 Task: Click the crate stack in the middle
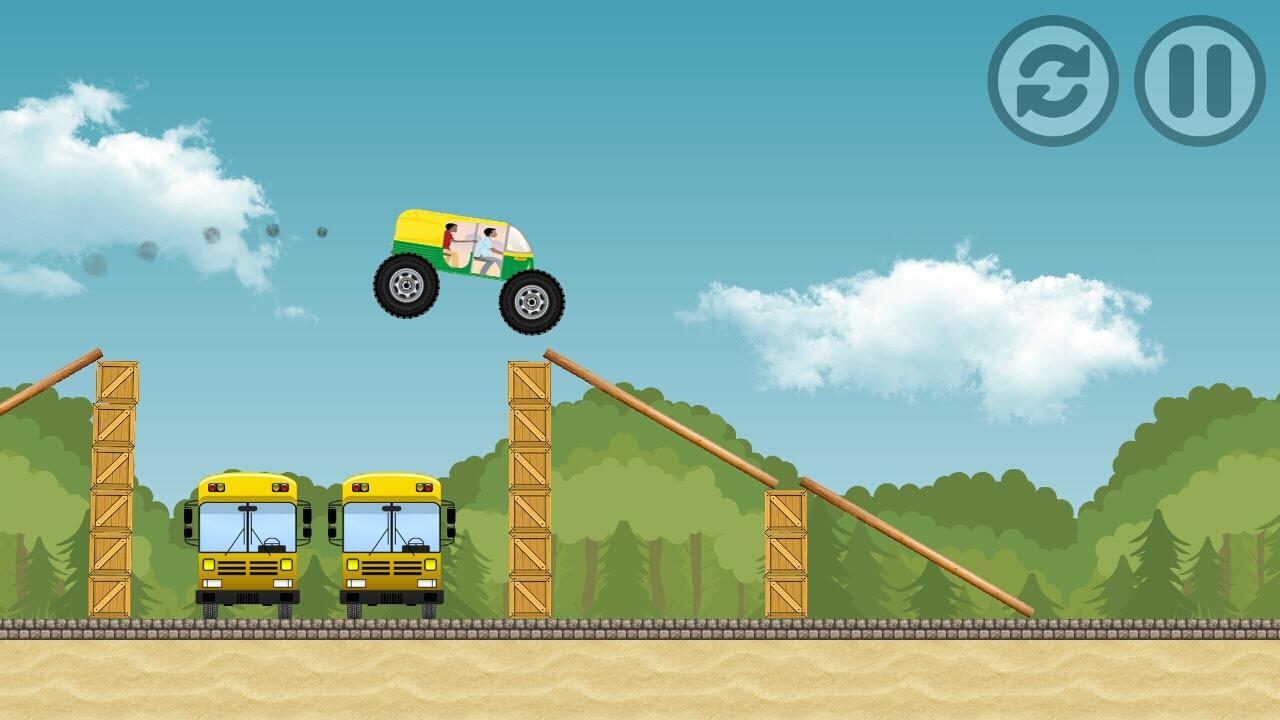tap(527, 490)
